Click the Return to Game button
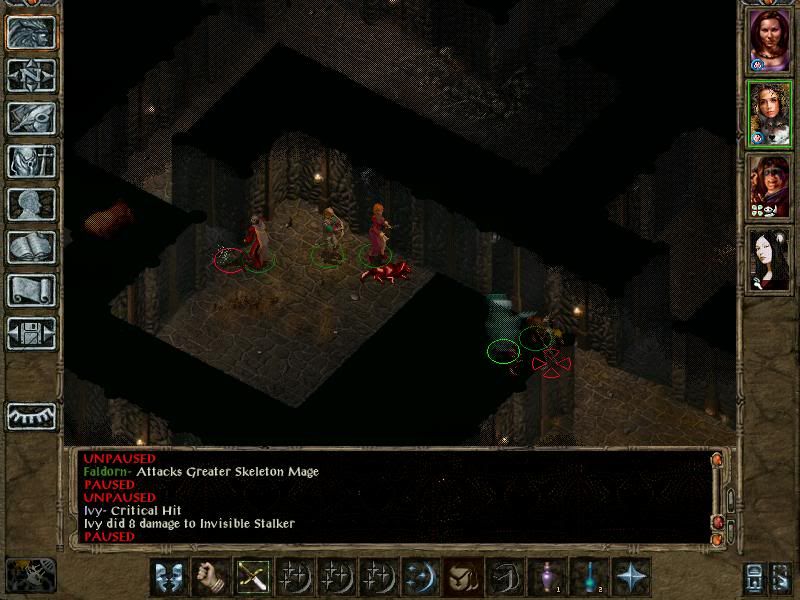The width and height of the screenshot is (800, 600). click(x=31, y=33)
